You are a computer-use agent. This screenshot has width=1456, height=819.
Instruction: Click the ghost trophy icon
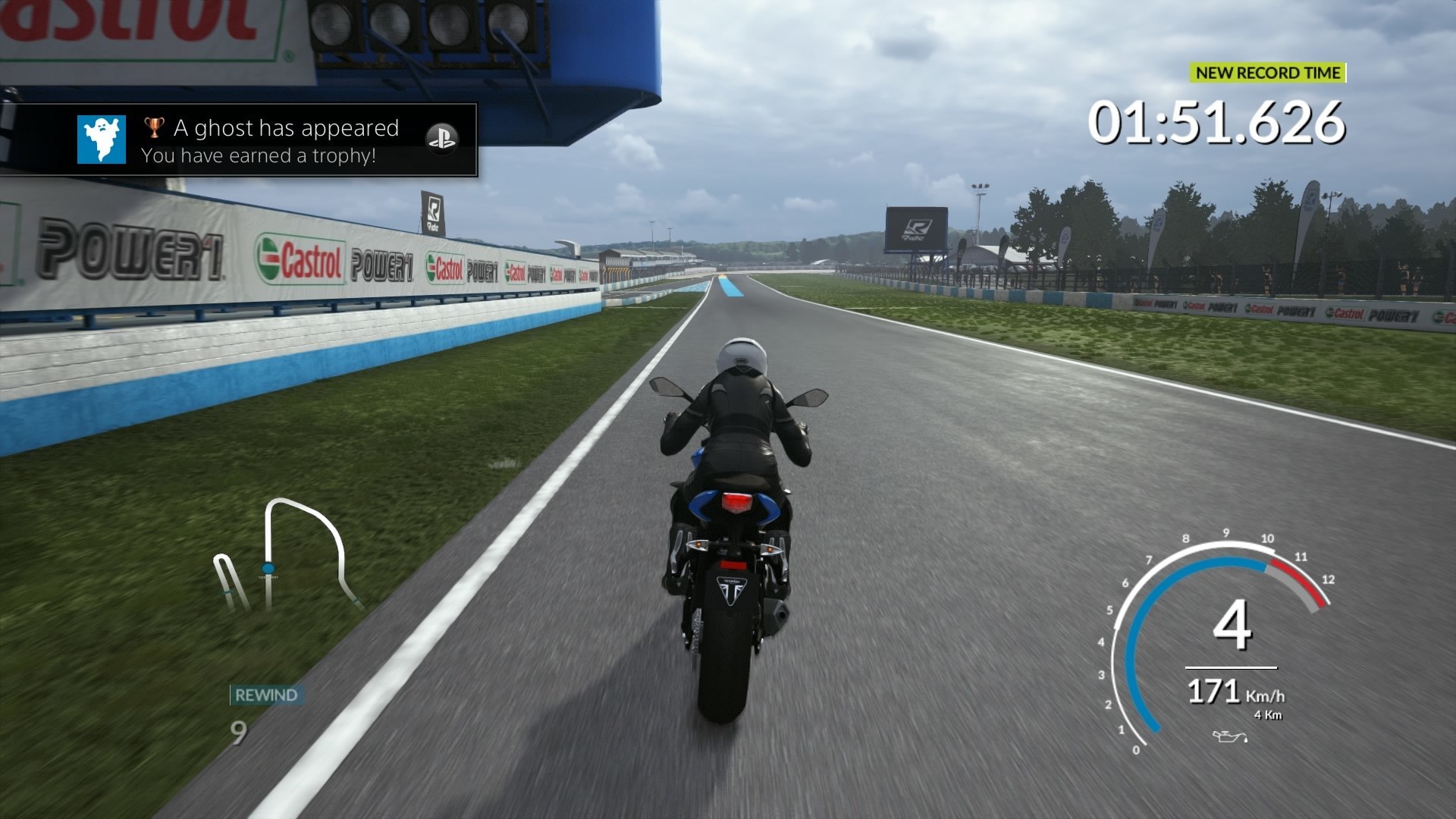click(x=102, y=140)
